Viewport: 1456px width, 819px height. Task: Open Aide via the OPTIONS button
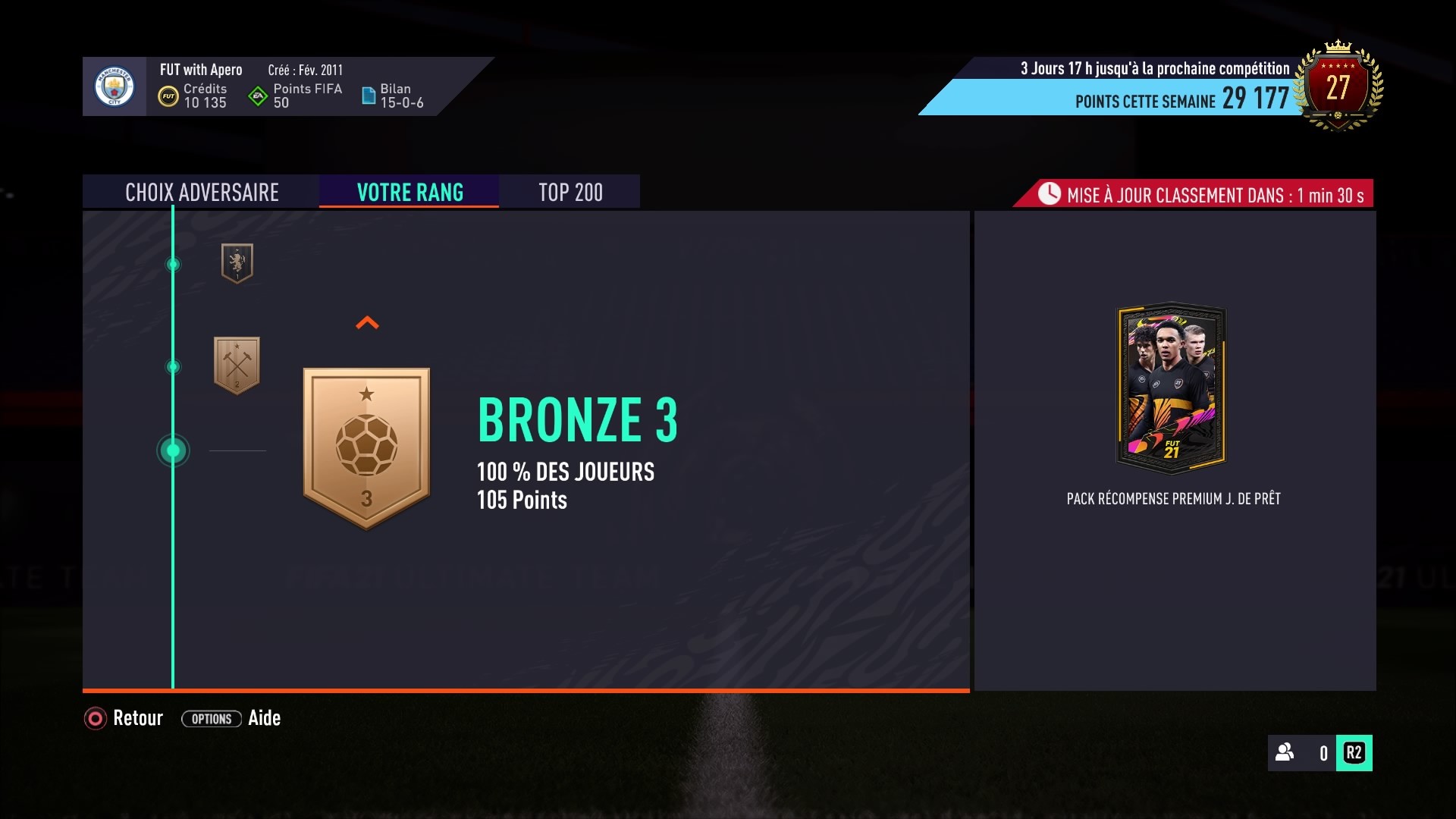(211, 718)
